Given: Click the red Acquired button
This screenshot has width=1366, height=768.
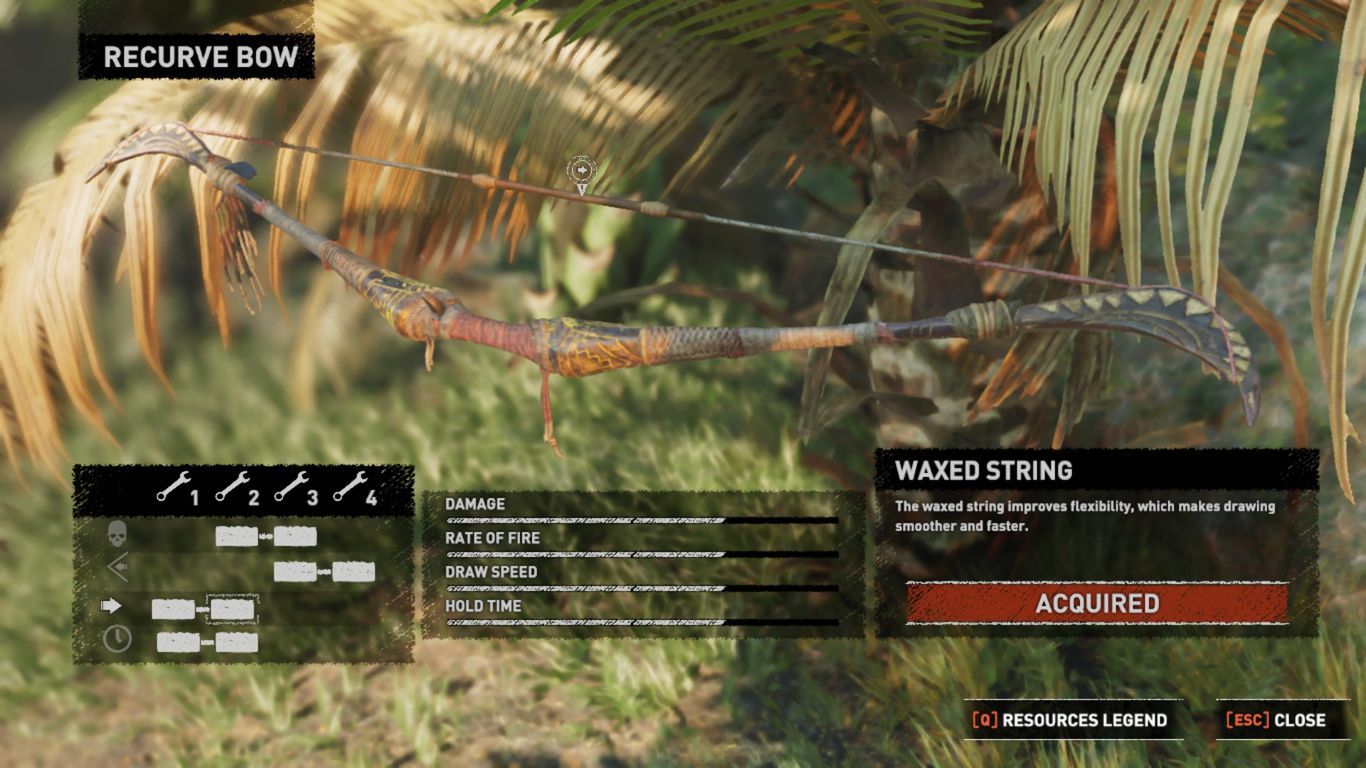Looking at the screenshot, I should pyautogui.click(x=1097, y=604).
